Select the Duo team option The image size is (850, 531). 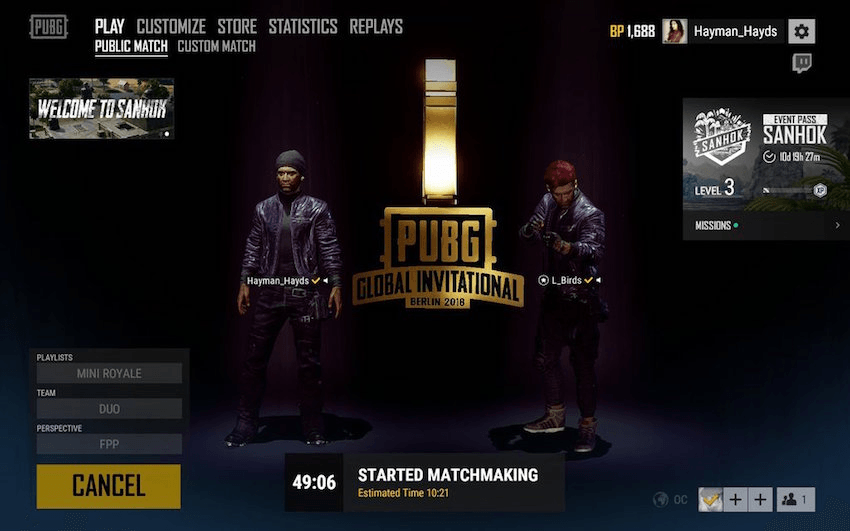(x=109, y=408)
